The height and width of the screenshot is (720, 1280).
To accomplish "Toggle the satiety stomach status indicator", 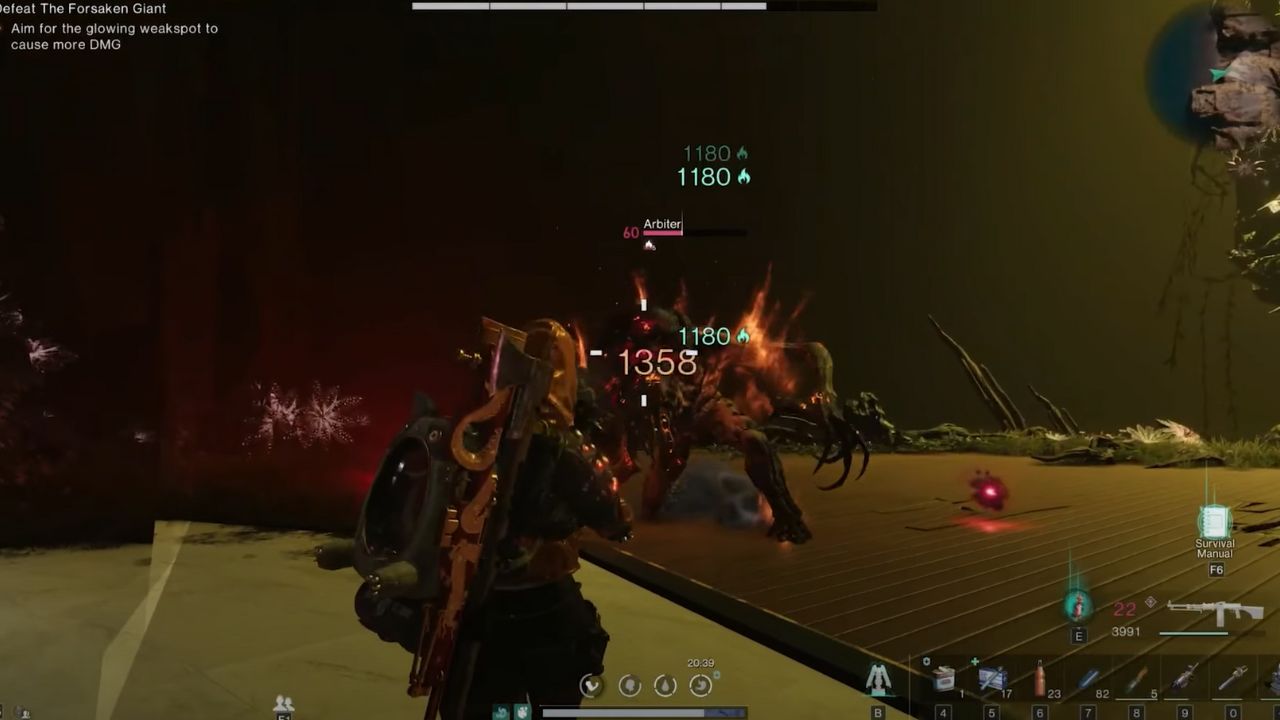I will (701, 685).
